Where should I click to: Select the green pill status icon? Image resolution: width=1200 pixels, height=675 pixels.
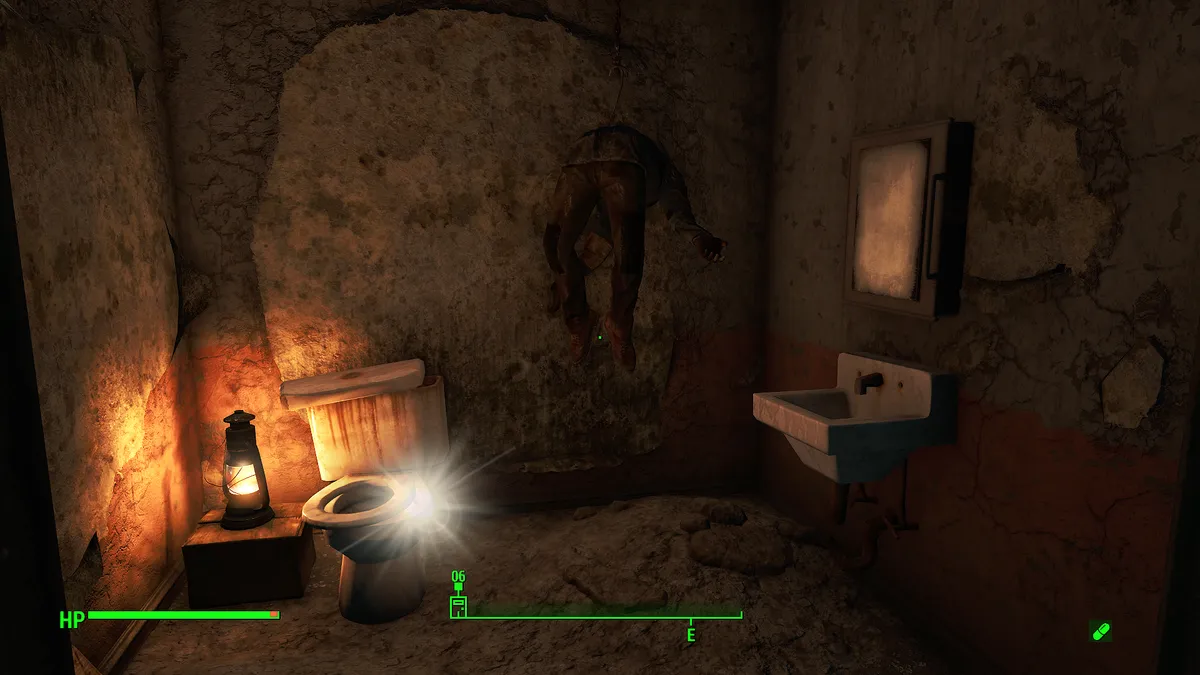click(1100, 631)
